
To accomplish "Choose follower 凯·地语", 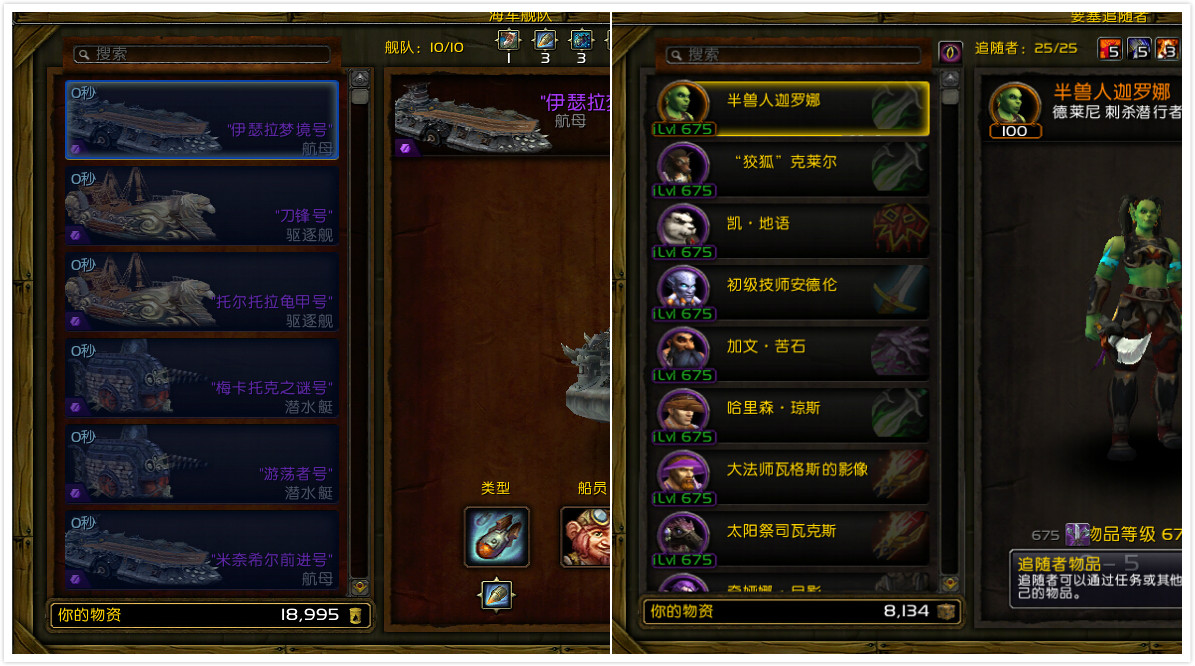I will click(792, 231).
